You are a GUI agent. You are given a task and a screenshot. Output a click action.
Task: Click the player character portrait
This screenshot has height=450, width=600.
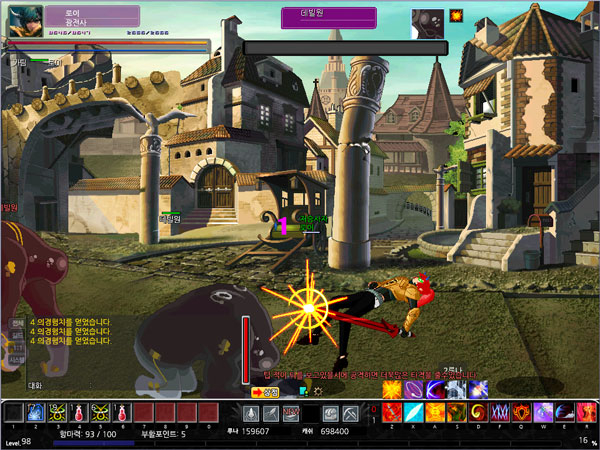23,21
